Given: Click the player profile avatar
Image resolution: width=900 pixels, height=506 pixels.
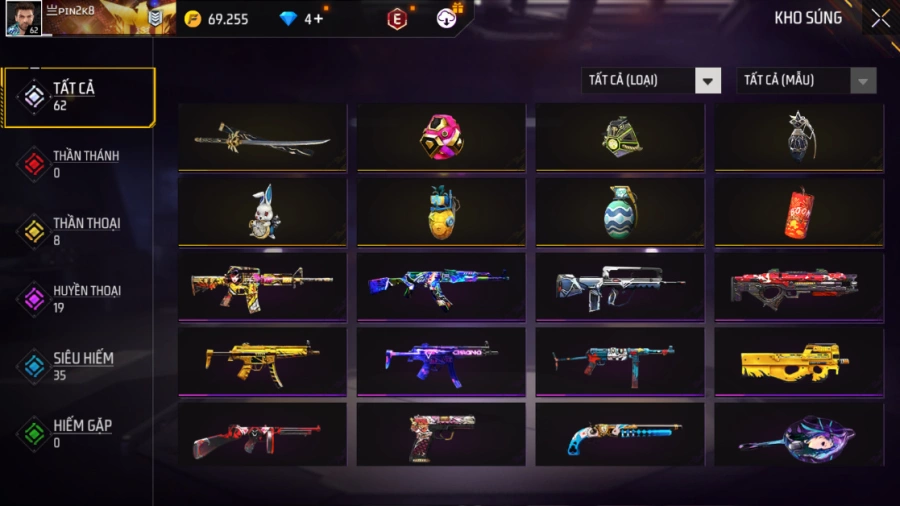Looking at the screenshot, I should coord(23,18).
